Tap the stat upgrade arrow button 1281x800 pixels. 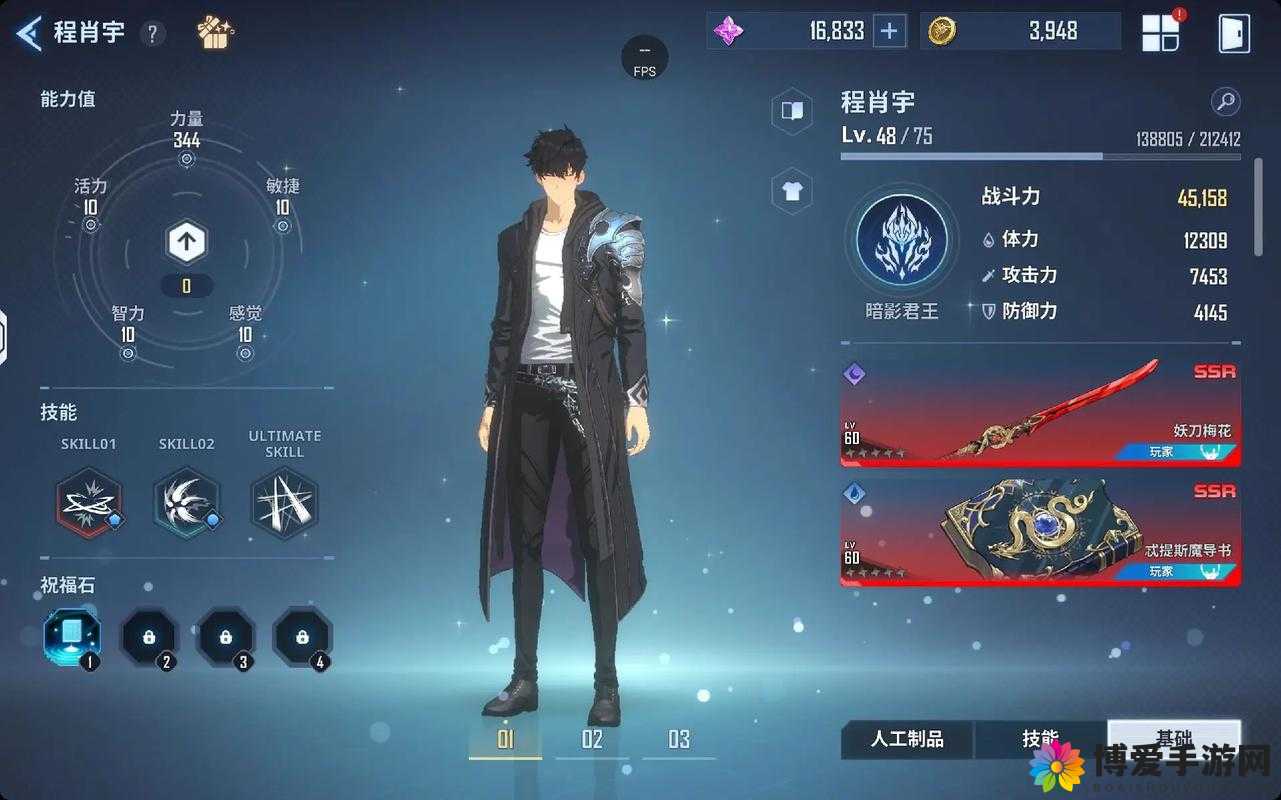(186, 241)
